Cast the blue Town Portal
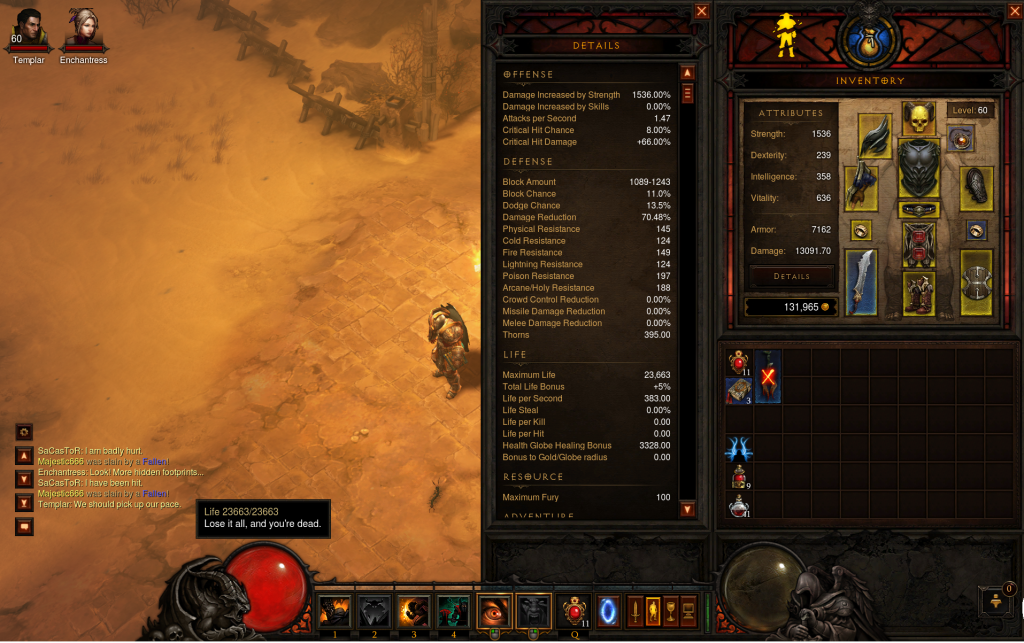The image size is (1024, 643). 609,609
